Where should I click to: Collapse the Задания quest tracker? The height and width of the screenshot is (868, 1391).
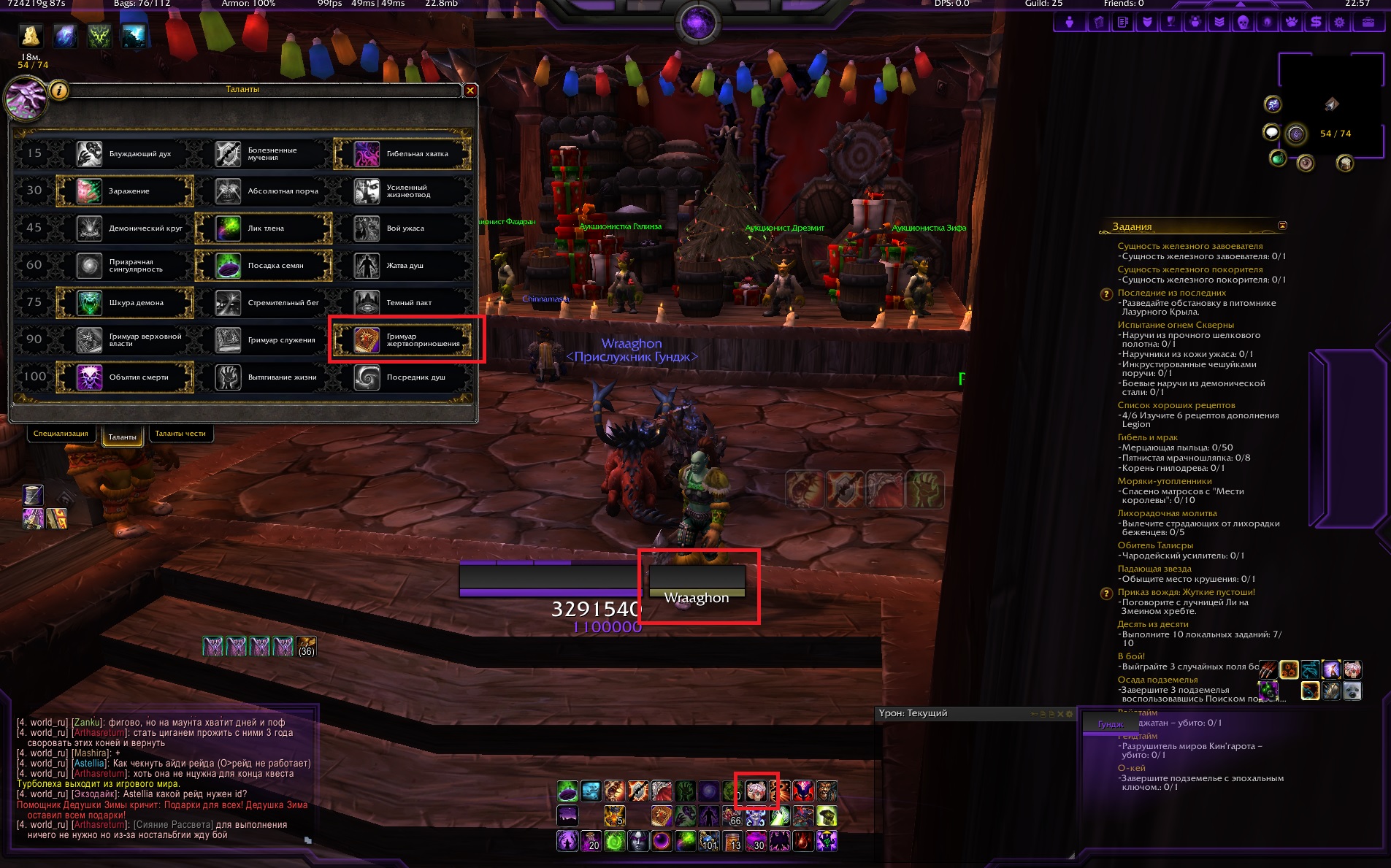coord(1282,226)
